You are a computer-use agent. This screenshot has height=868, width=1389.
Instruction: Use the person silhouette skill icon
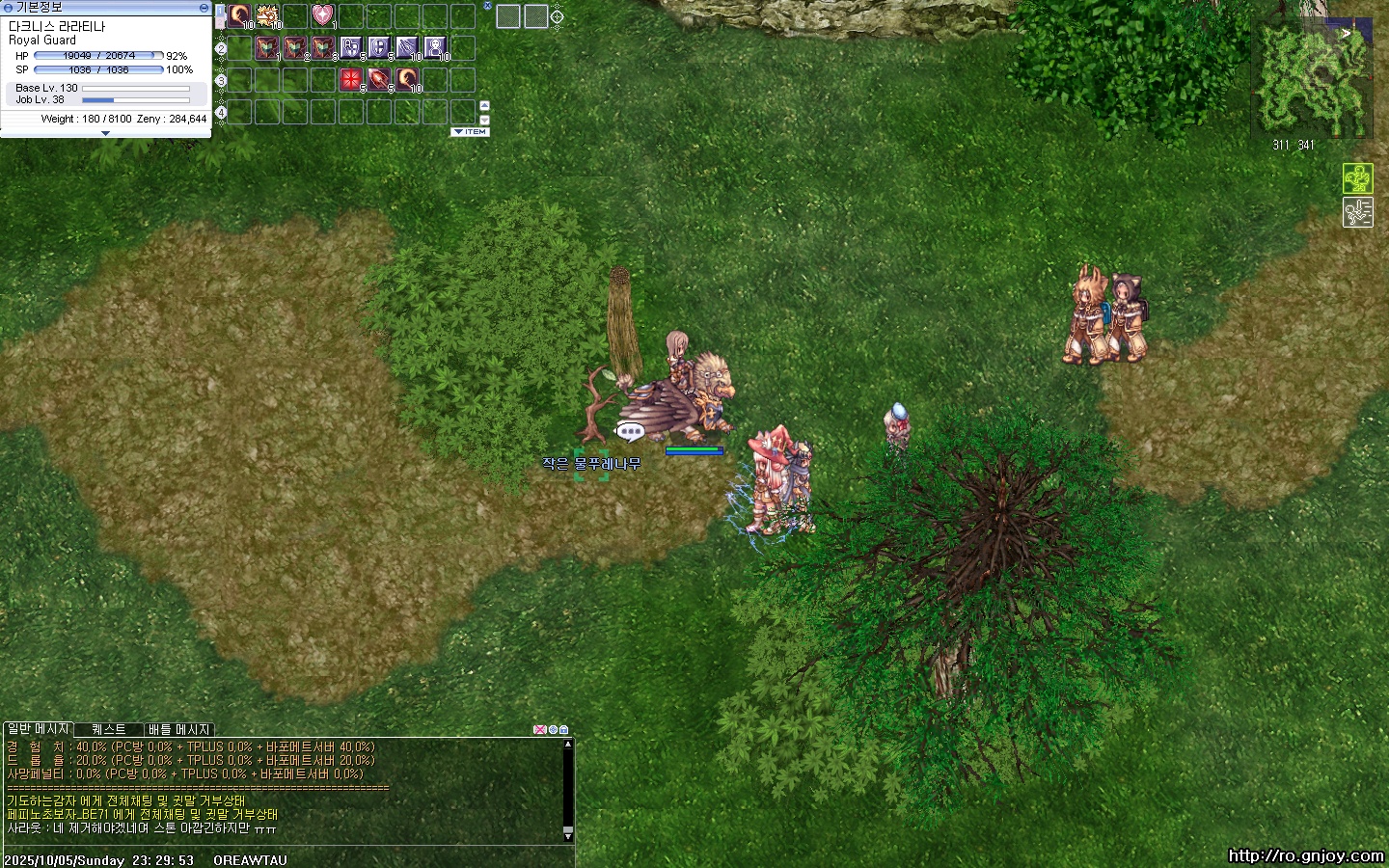(x=435, y=47)
